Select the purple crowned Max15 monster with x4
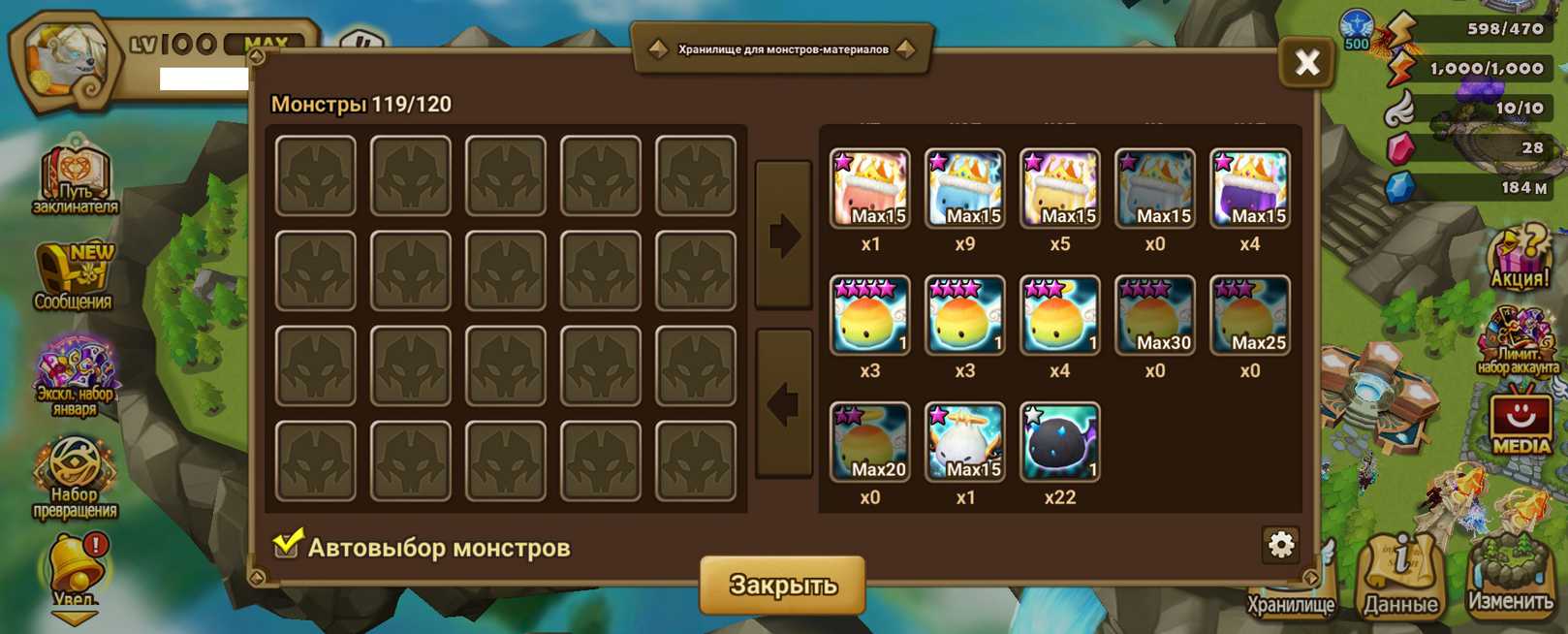The width and height of the screenshot is (1568, 634). coord(1249,188)
